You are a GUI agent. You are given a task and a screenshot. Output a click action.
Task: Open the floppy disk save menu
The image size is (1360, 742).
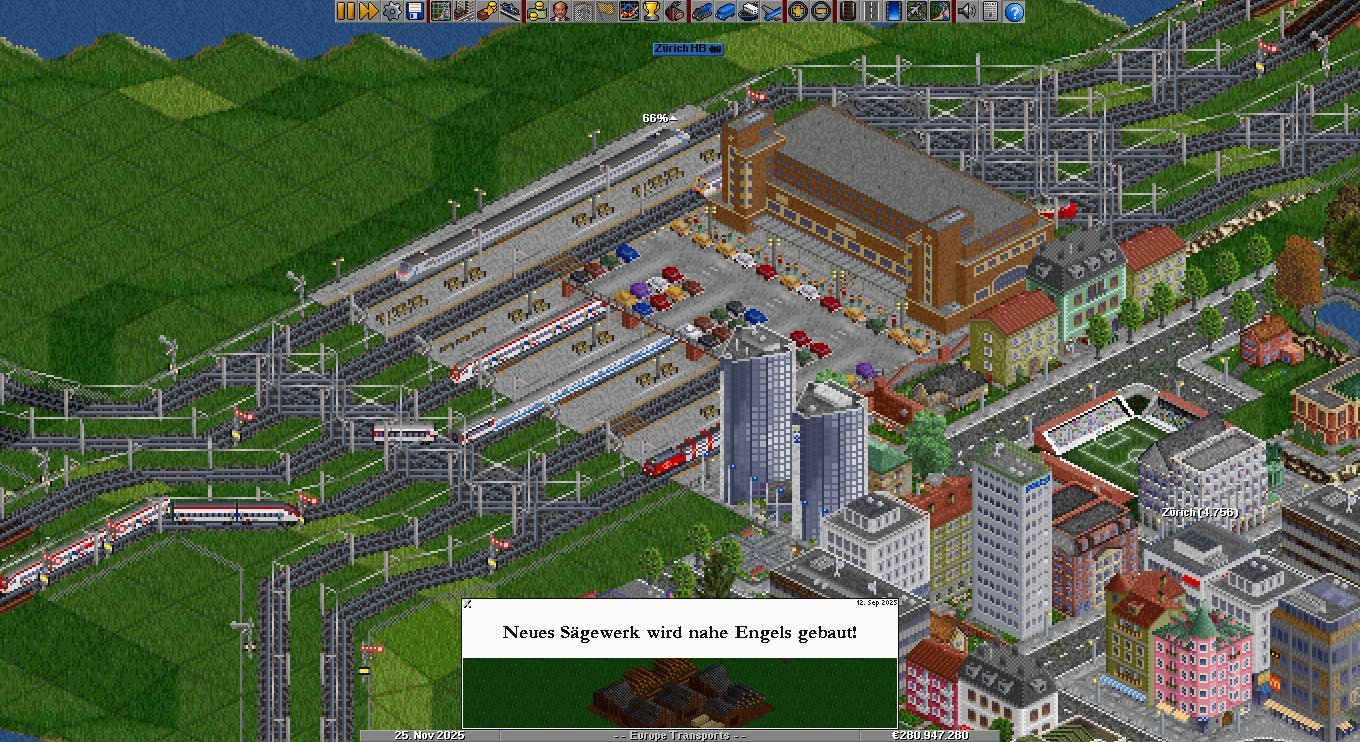(415, 11)
